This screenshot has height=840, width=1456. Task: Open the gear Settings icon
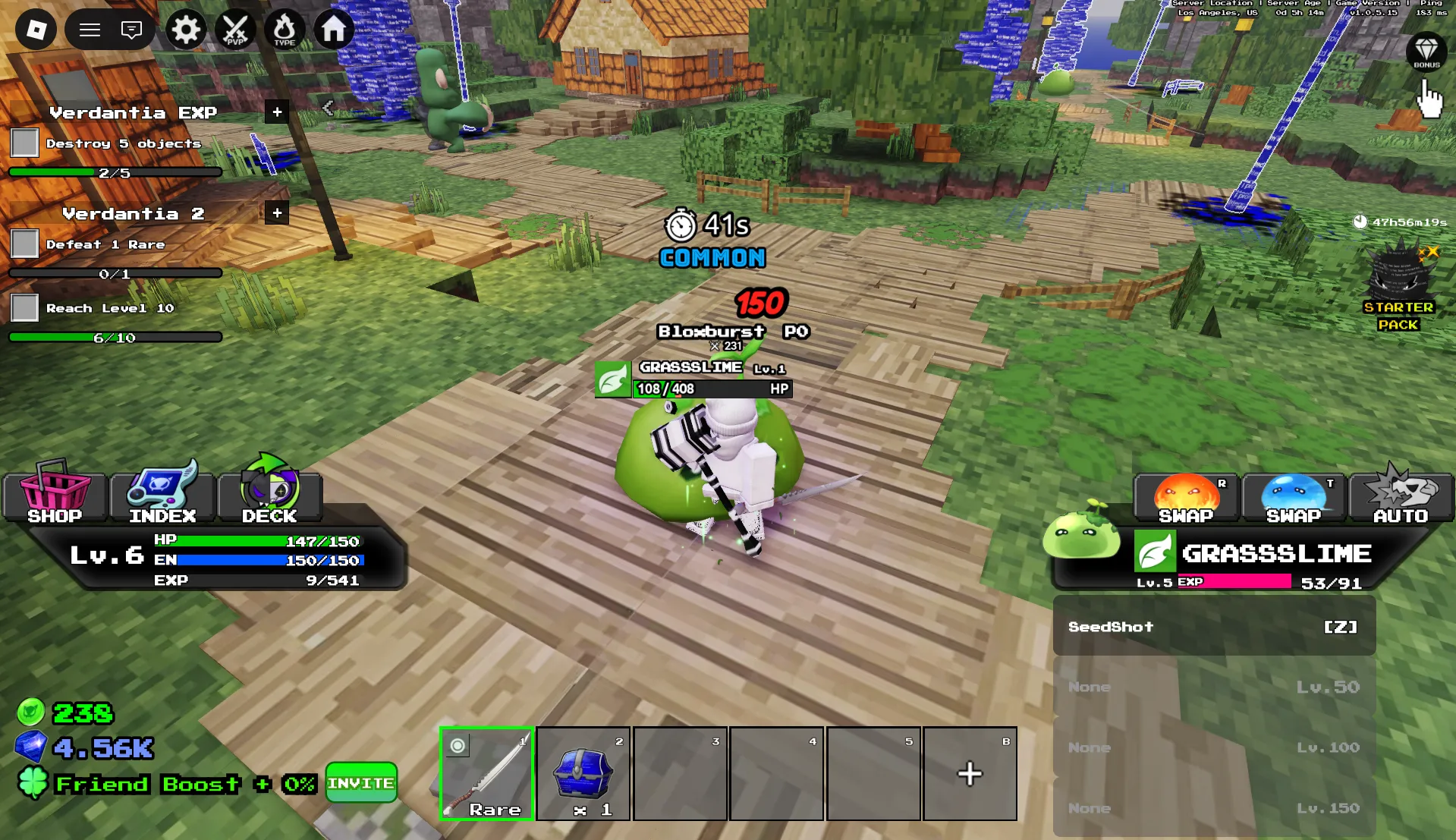[185, 30]
